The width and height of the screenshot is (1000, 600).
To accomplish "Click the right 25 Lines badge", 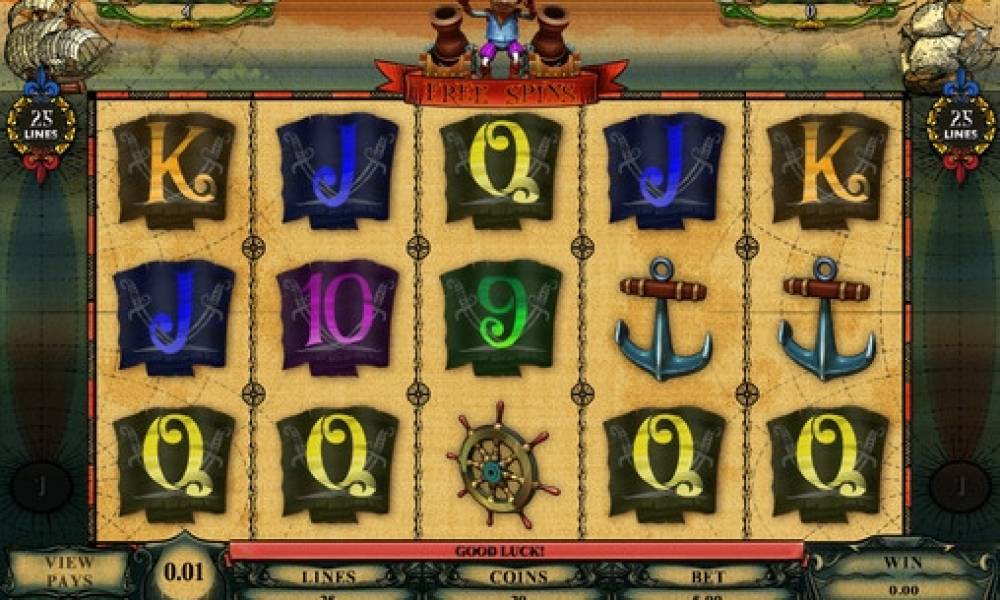I will point(960,124).
